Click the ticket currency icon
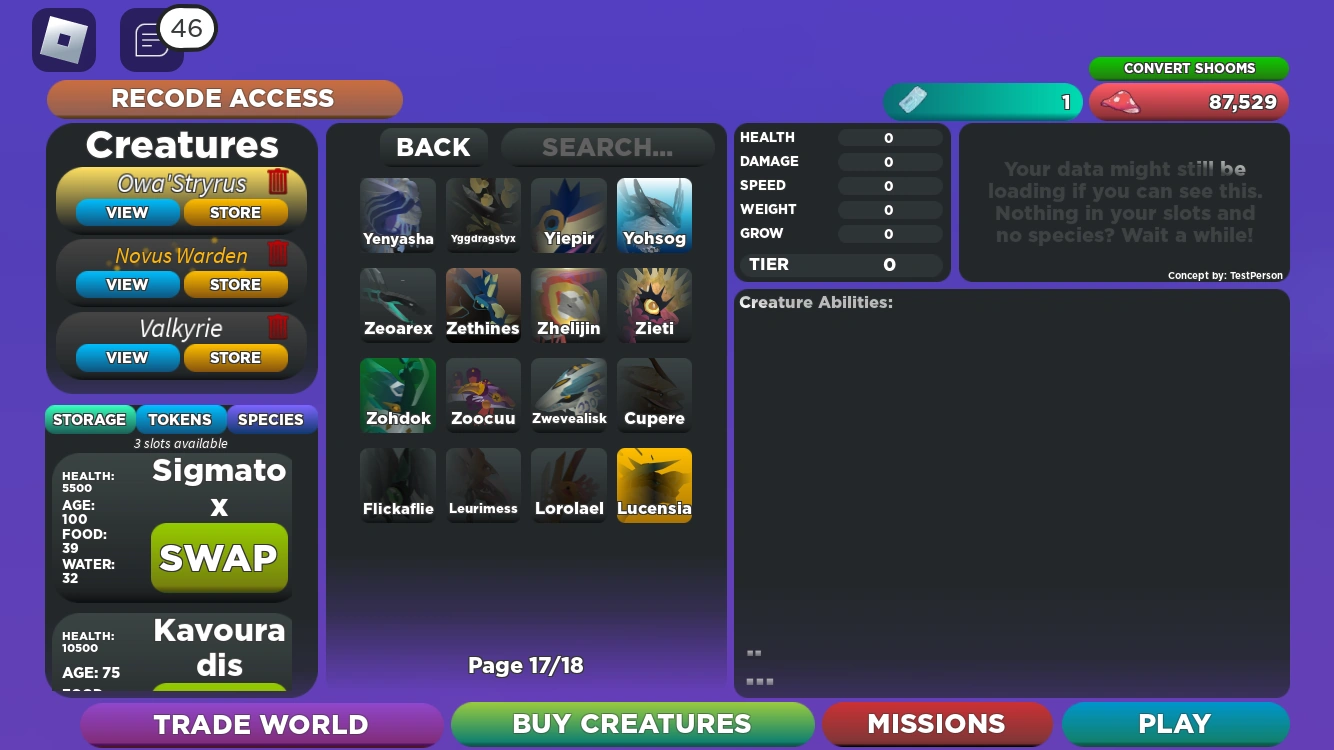Image resolution: width=1334 pixels, height=750 pixels. [913, 102]
